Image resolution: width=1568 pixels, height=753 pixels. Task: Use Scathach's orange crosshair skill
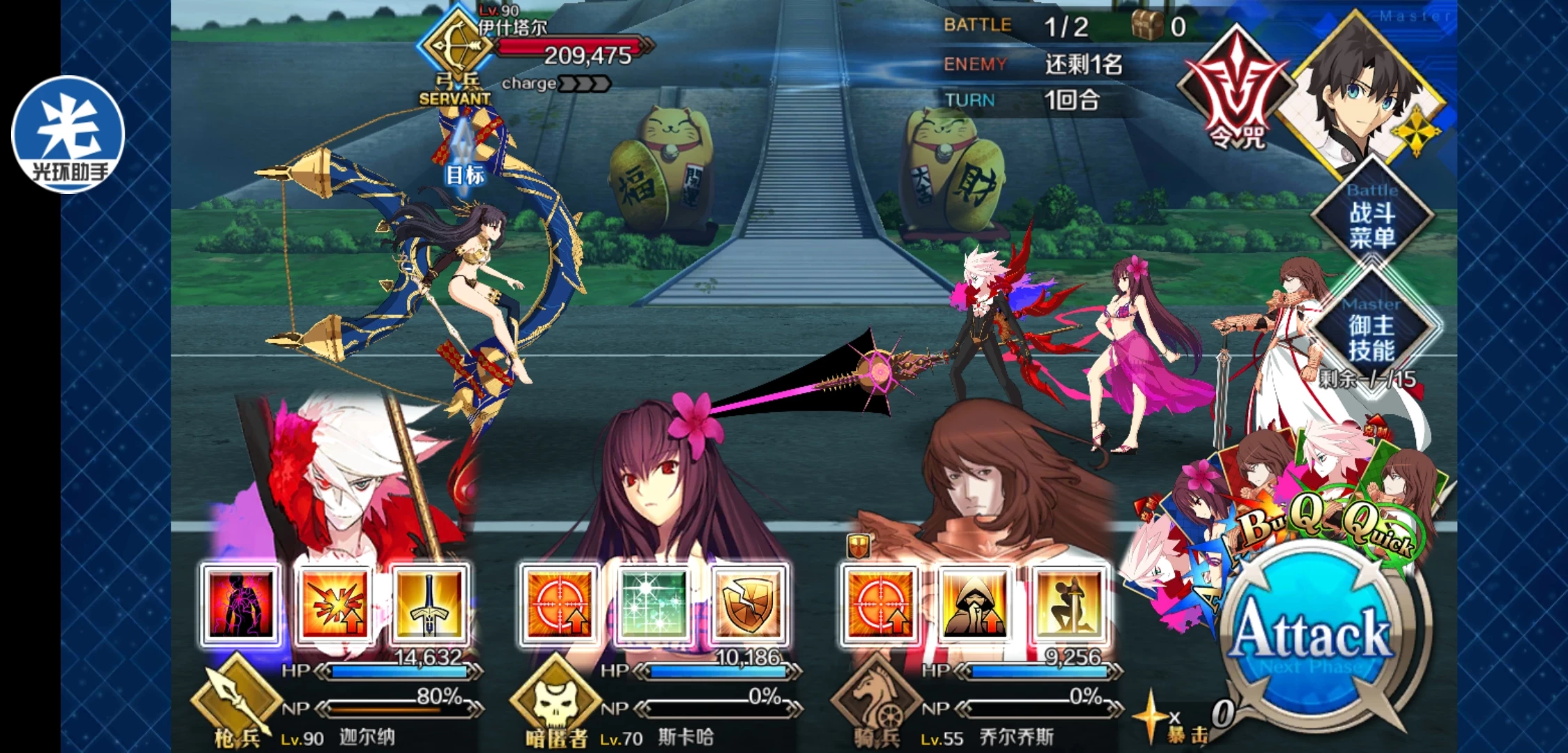click(559, 604)
